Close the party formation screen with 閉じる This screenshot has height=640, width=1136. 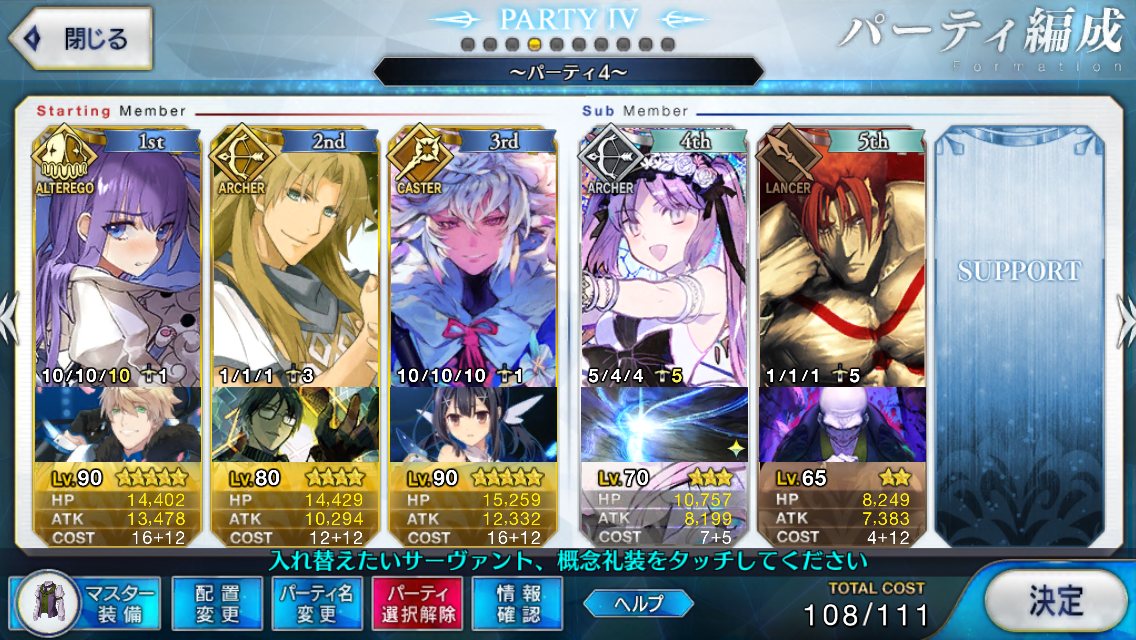[x=81, y=41]
